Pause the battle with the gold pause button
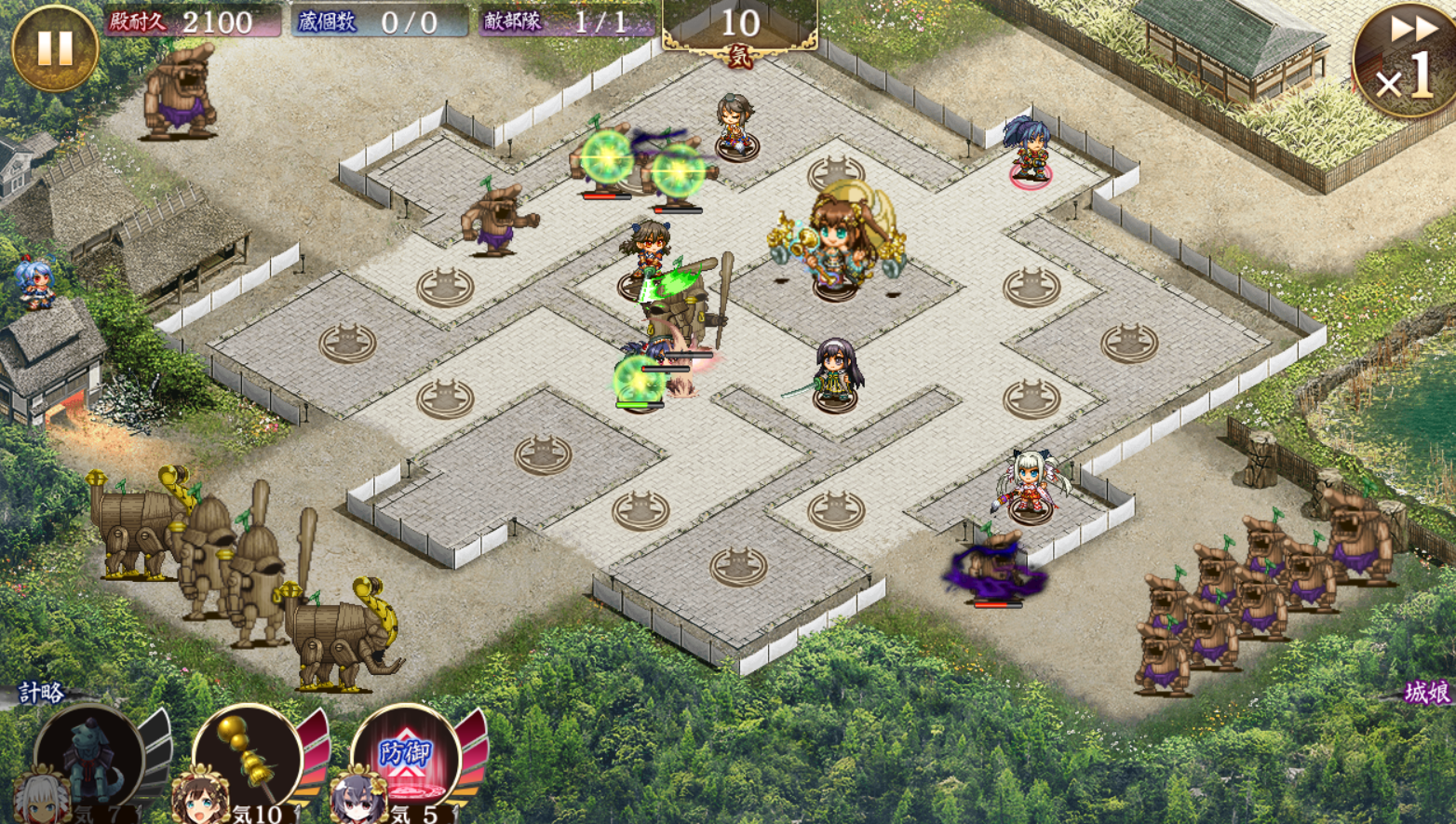Image resolution: width=1456 pixels, height=824 pixels. point(54,48)
